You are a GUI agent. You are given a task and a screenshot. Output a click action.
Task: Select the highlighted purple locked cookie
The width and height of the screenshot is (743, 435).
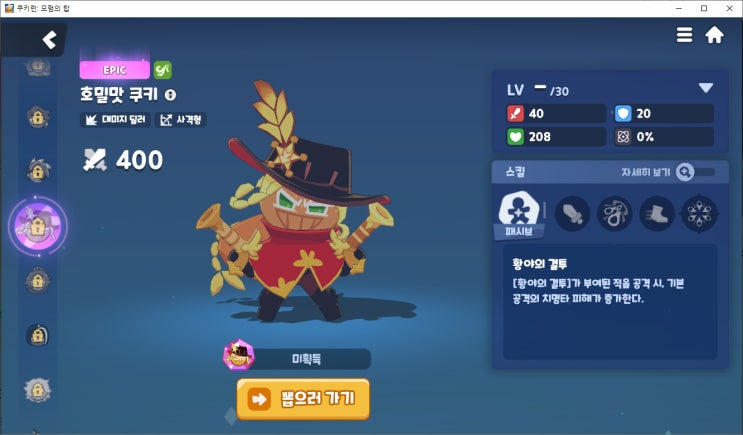click(37, 225)
